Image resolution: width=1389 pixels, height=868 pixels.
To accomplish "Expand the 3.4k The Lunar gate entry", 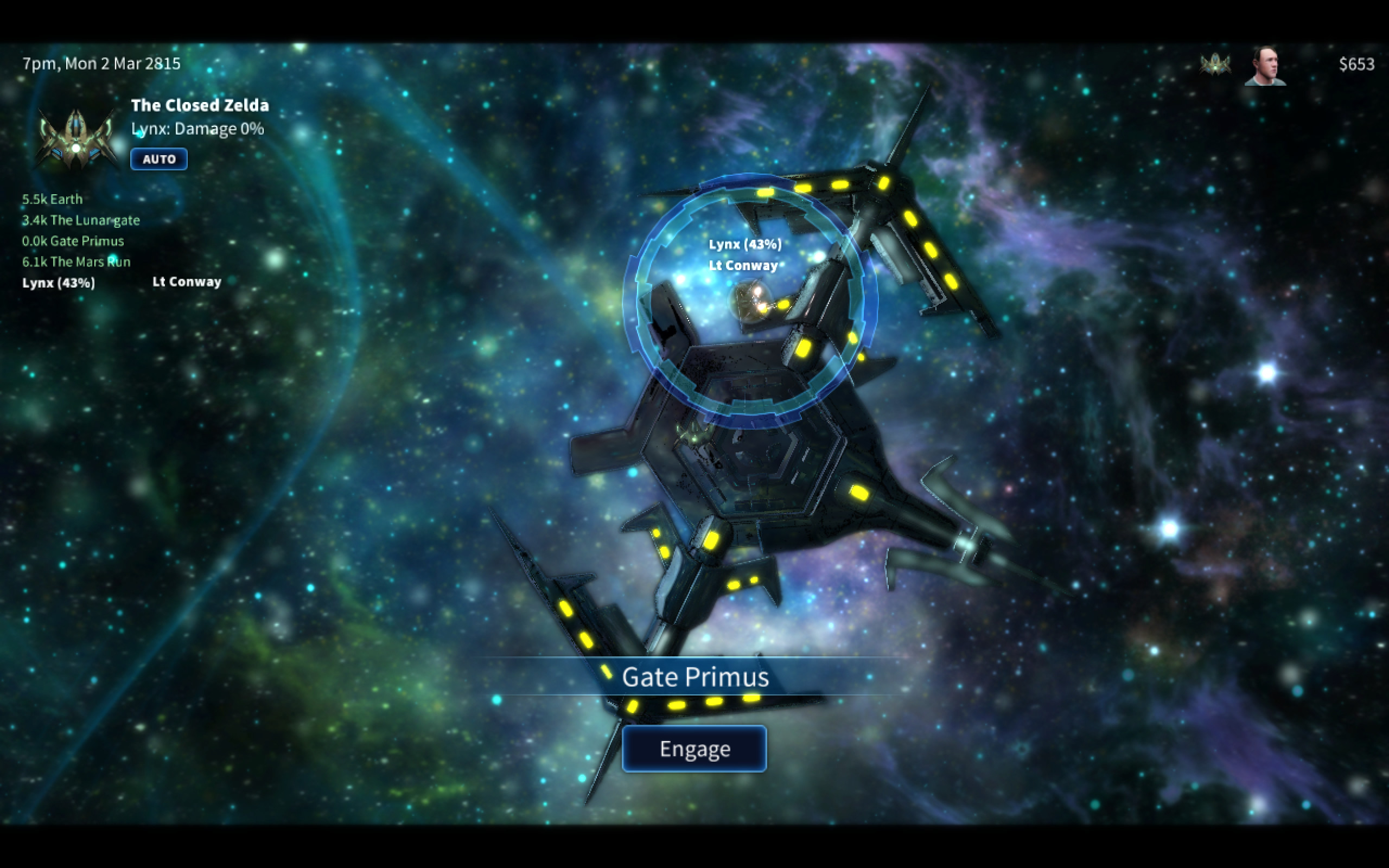I will (x=80, y=220).
